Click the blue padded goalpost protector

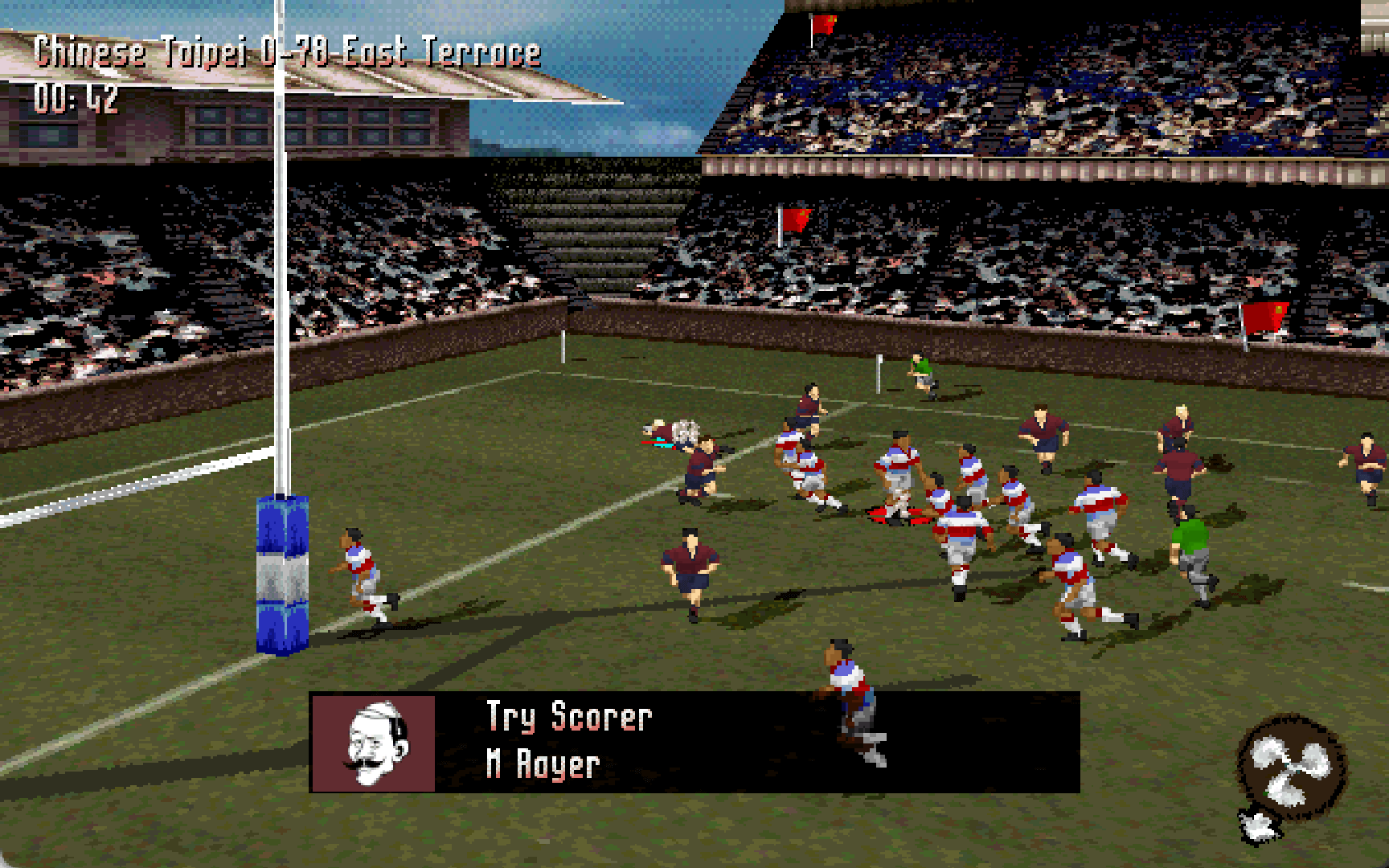283,571
